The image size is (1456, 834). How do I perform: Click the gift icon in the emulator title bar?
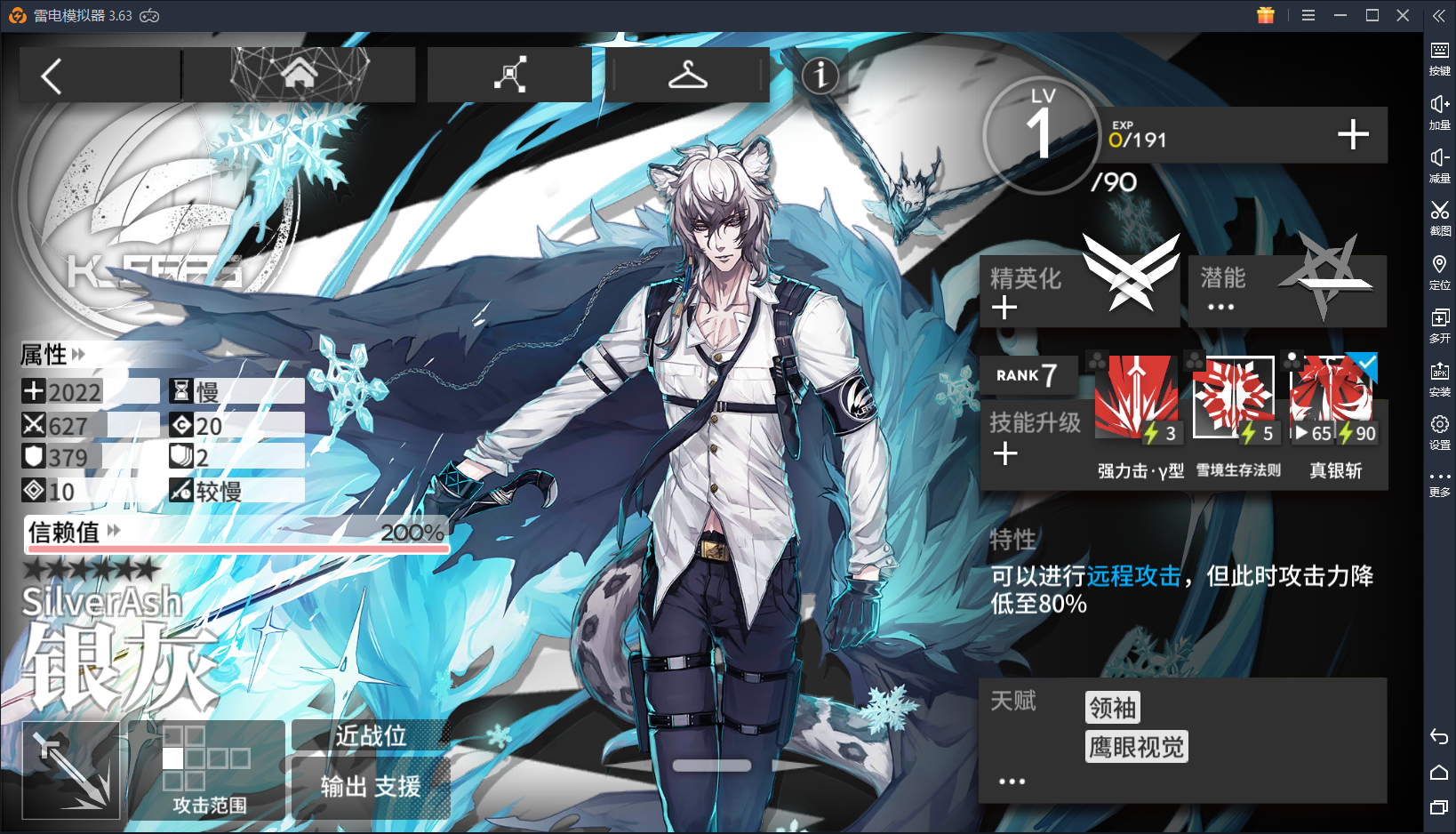(1266, 15)
